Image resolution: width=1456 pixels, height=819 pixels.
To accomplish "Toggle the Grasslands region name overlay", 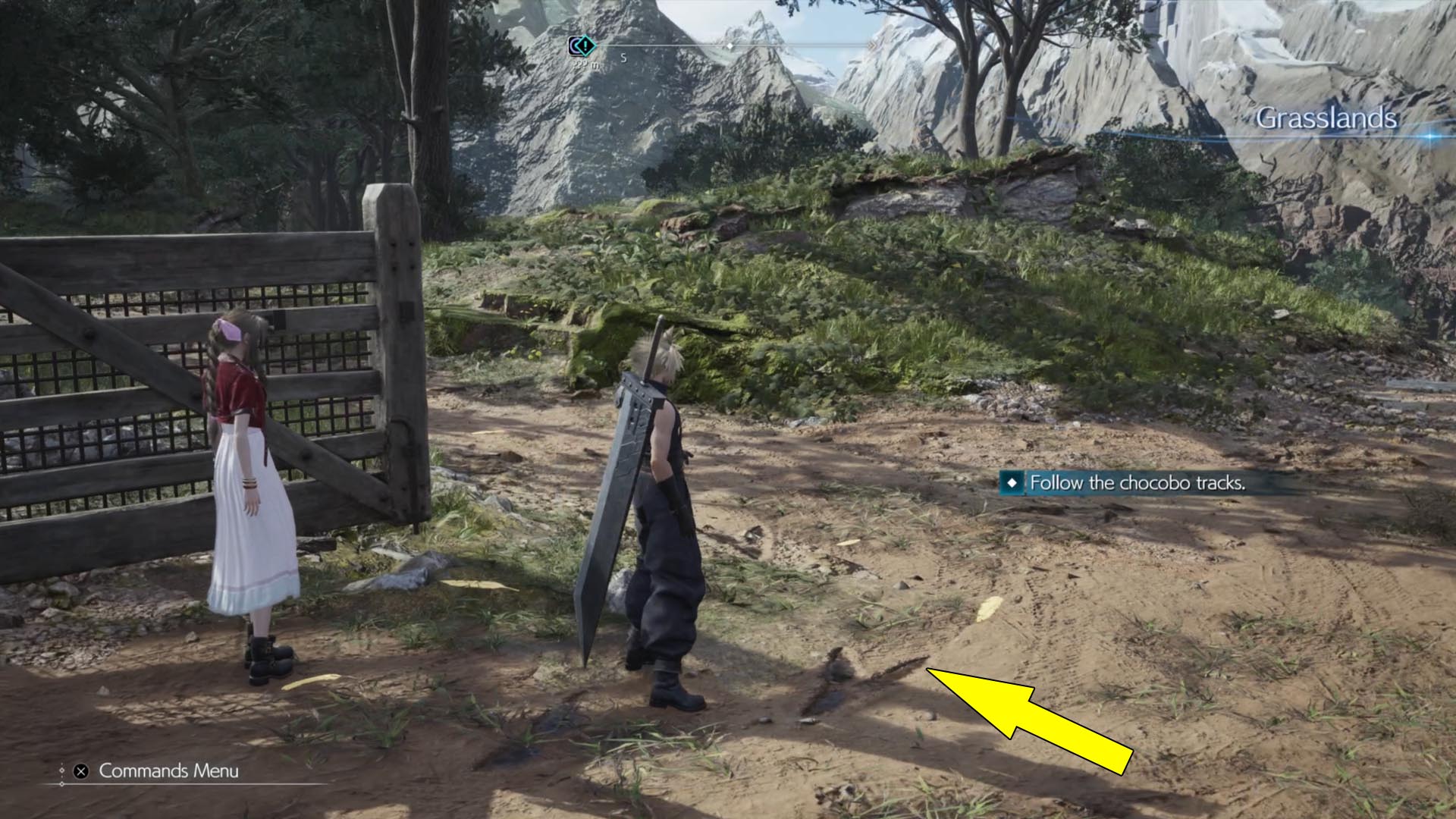I will (1327, 118).
